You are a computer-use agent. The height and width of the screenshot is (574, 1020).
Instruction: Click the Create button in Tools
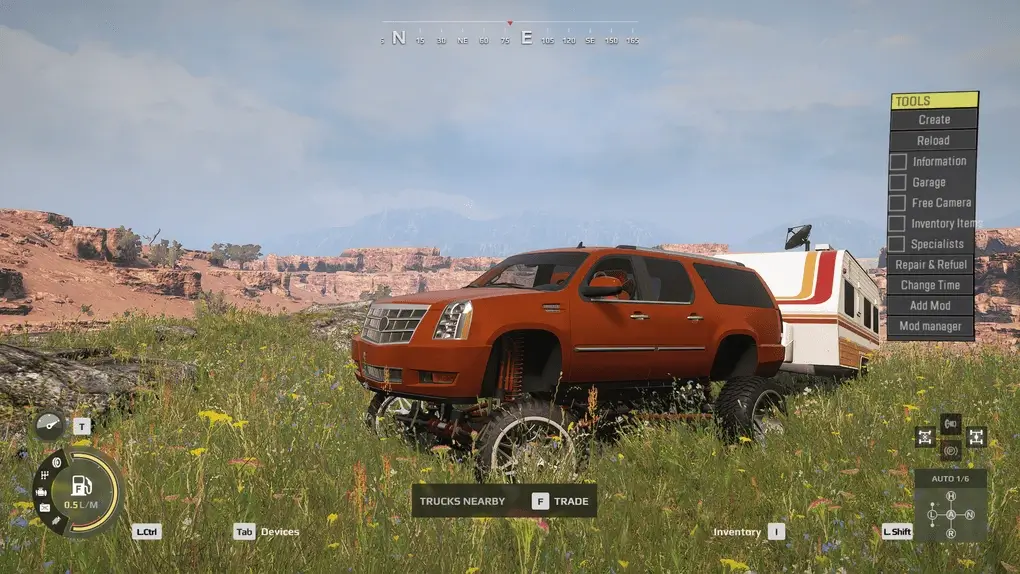point(933,120)
